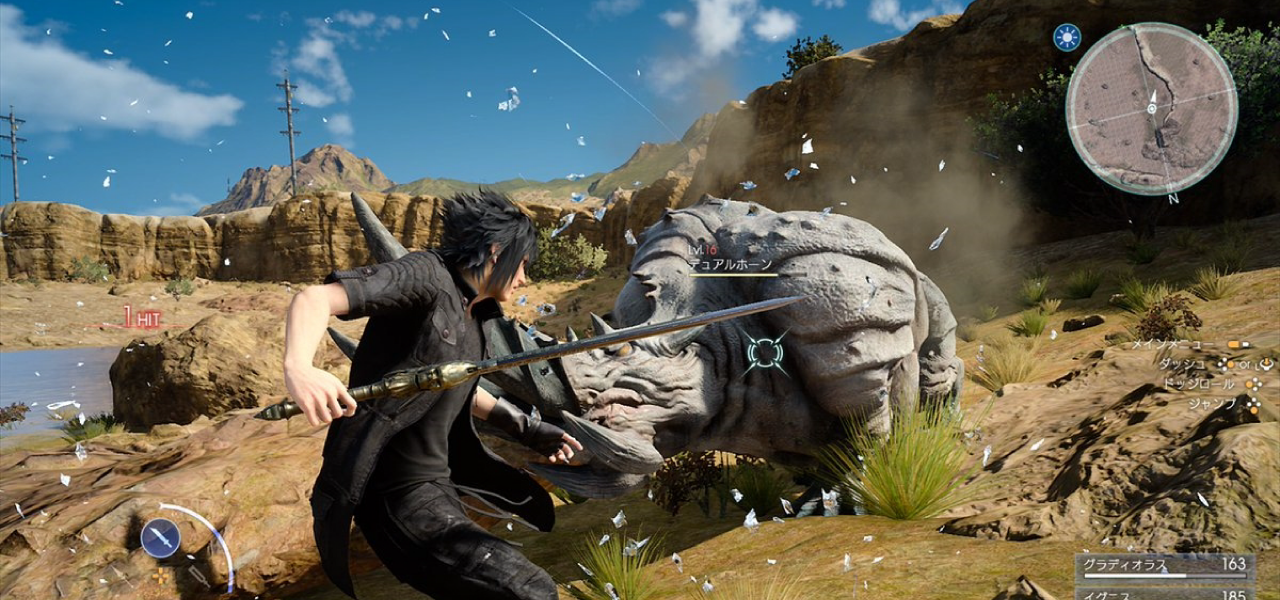The image size is (1280, 600).
Task: Select the グラディオラス party member row
Action: point(1165,566)
